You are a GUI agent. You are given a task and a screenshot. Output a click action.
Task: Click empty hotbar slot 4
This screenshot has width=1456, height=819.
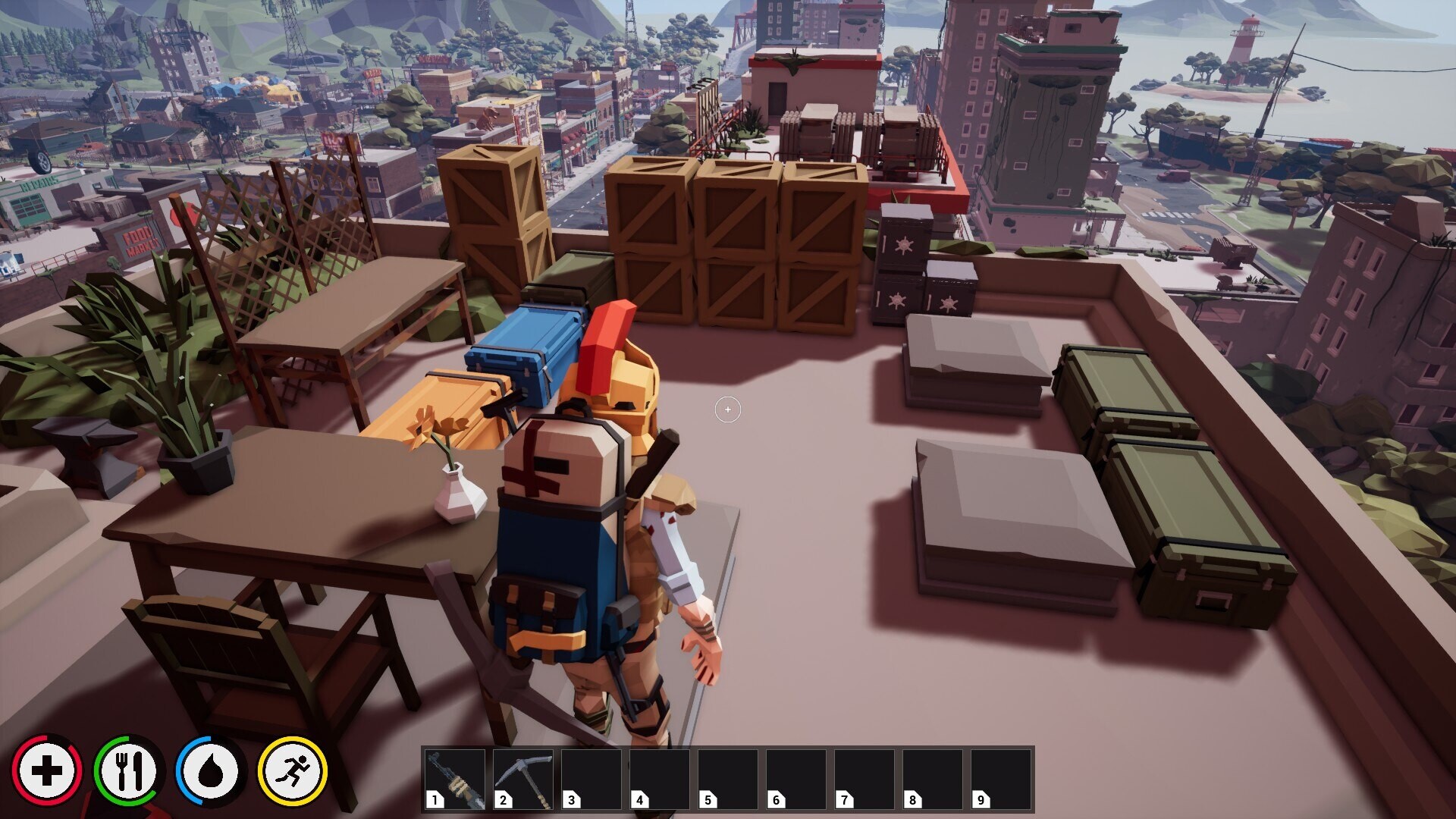pyautogui.click(x=658, y=780)
